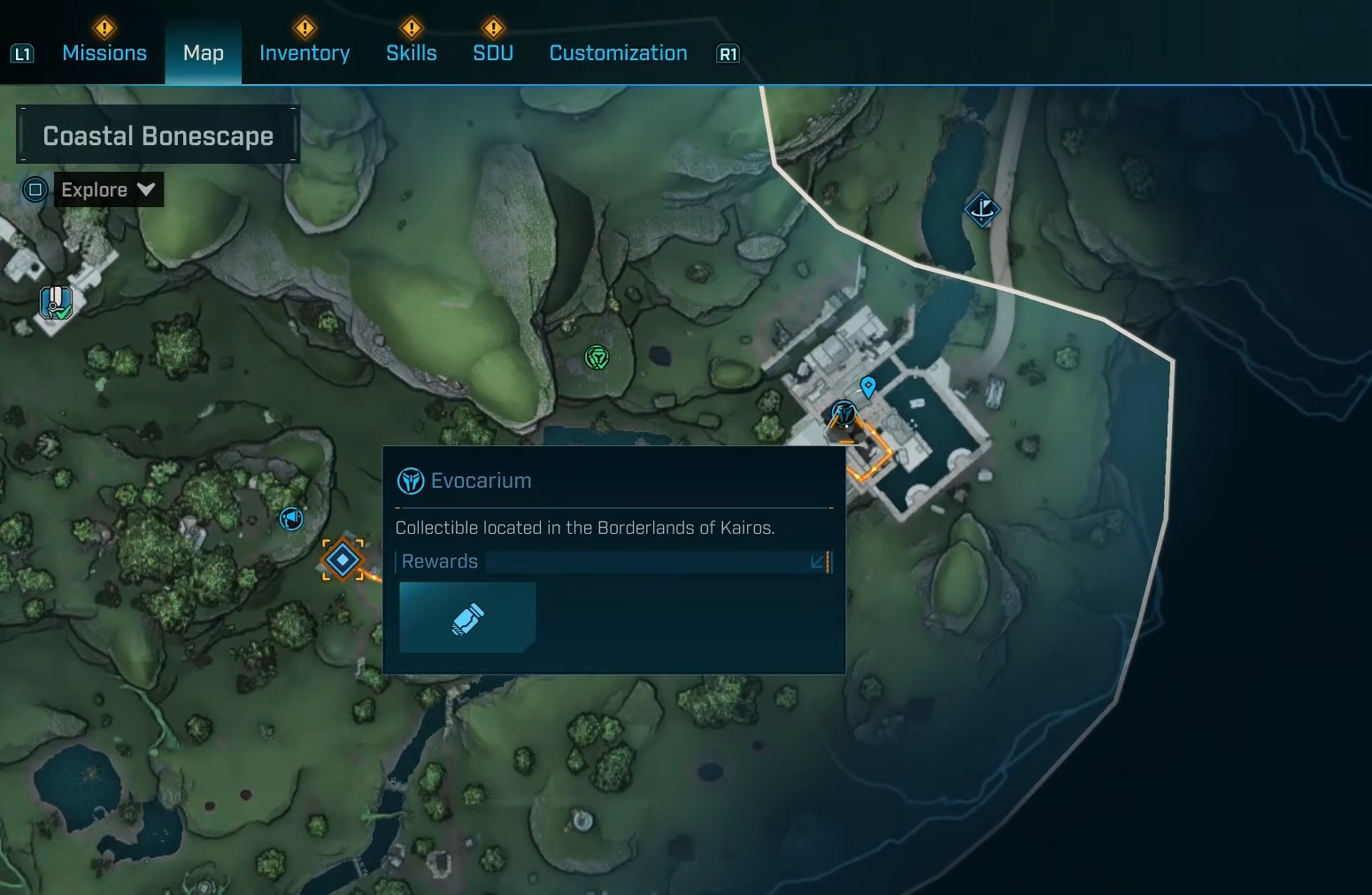The width and height of the screenshot is (1372, 895).
Task: Switch to the Customization tab
Action: [x=618, y=53]
